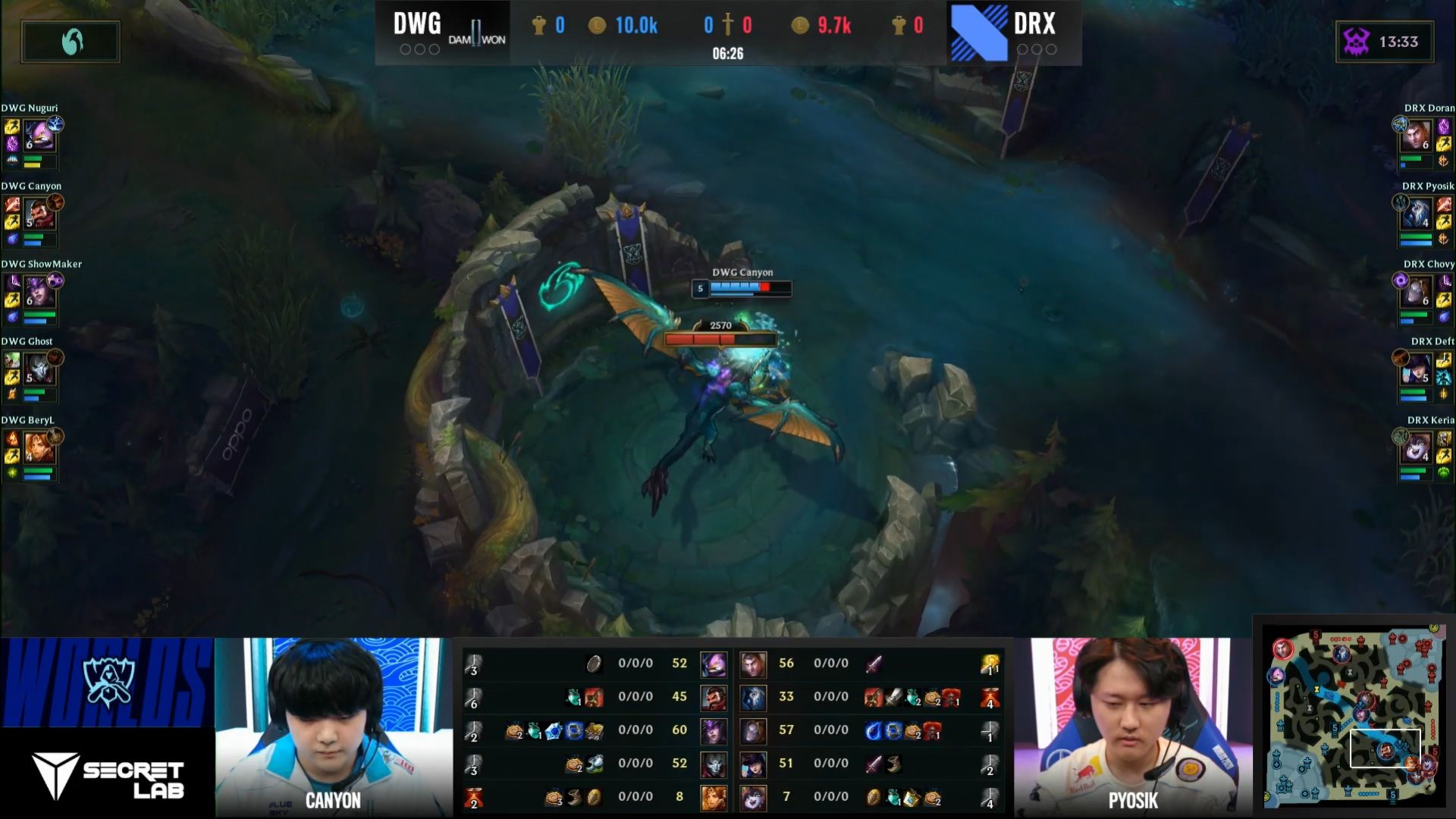Viewport: 1456px width, 819px height.
Task: Click the Flash summoner spell on DWG Nuguri
Action: (11, 125)
